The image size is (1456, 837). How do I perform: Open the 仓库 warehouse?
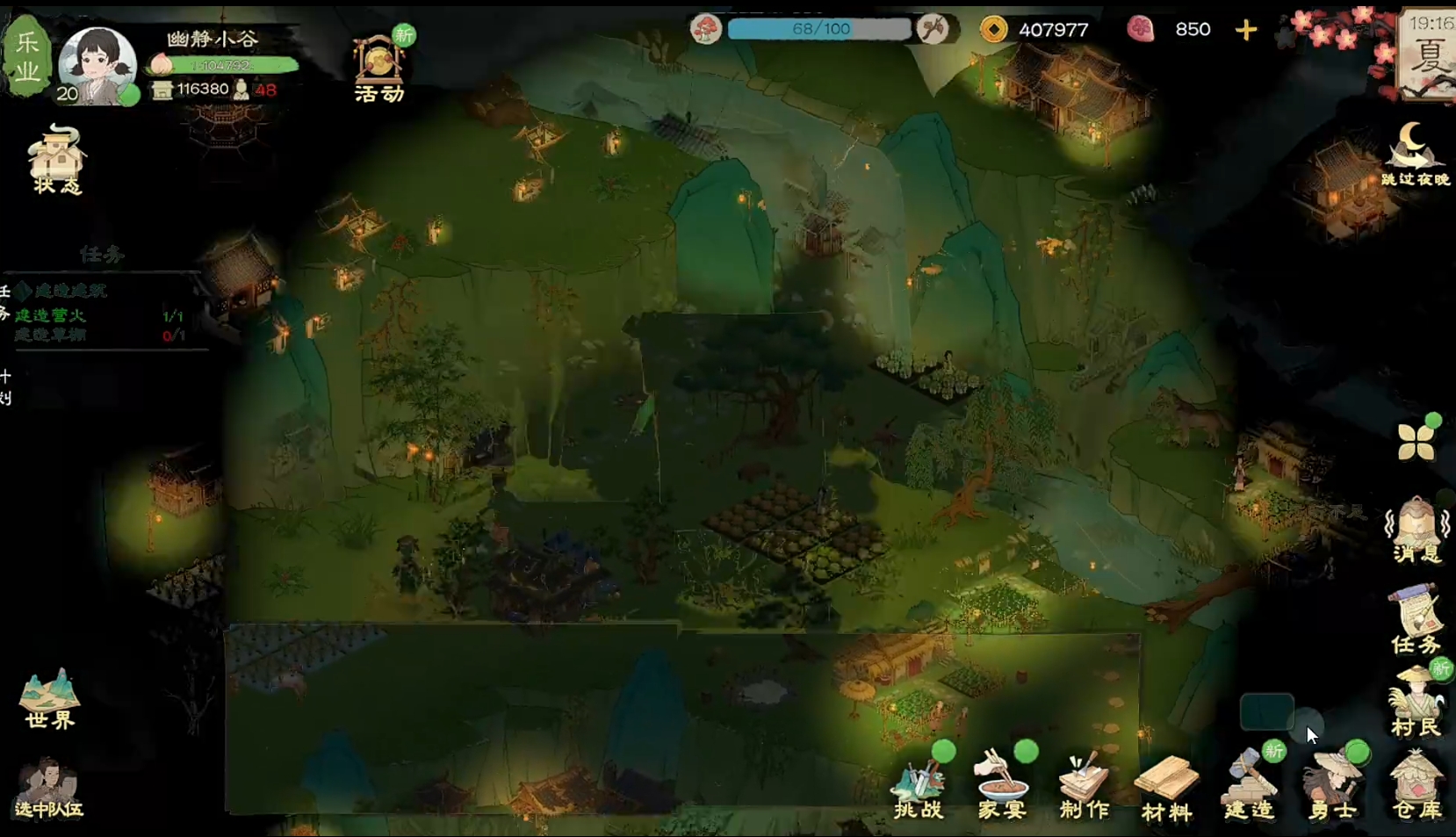1416,785
